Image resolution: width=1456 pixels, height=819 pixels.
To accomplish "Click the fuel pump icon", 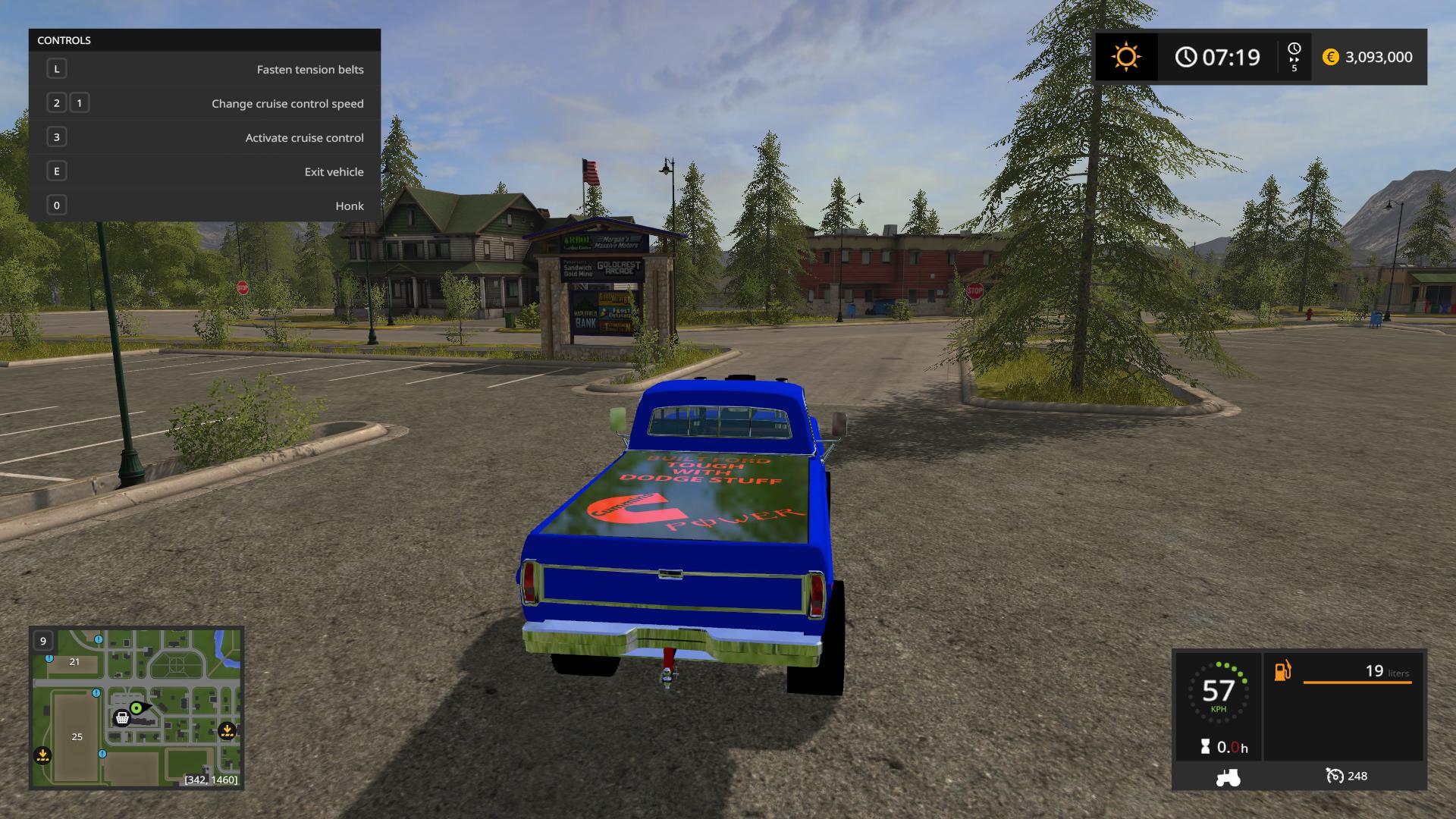I will (1282, 671).
